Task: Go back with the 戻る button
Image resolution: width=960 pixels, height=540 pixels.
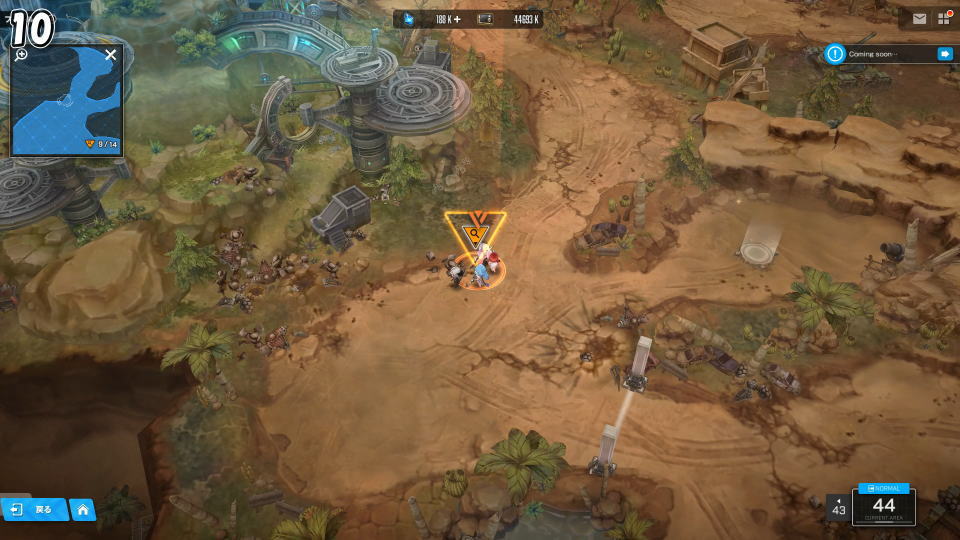Action: (x=34, y=509)
